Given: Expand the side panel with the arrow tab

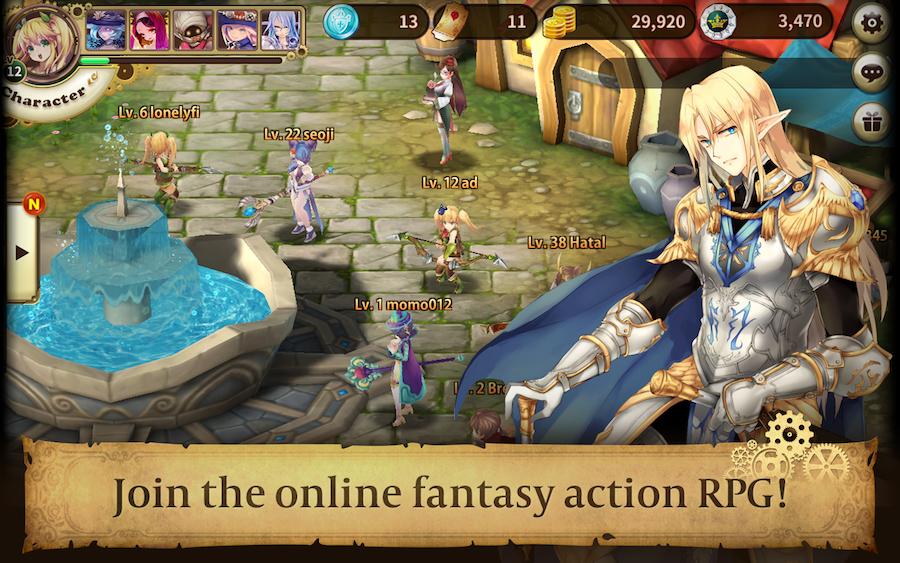Looking at the screenshot, I should click(x=21, y=251).
